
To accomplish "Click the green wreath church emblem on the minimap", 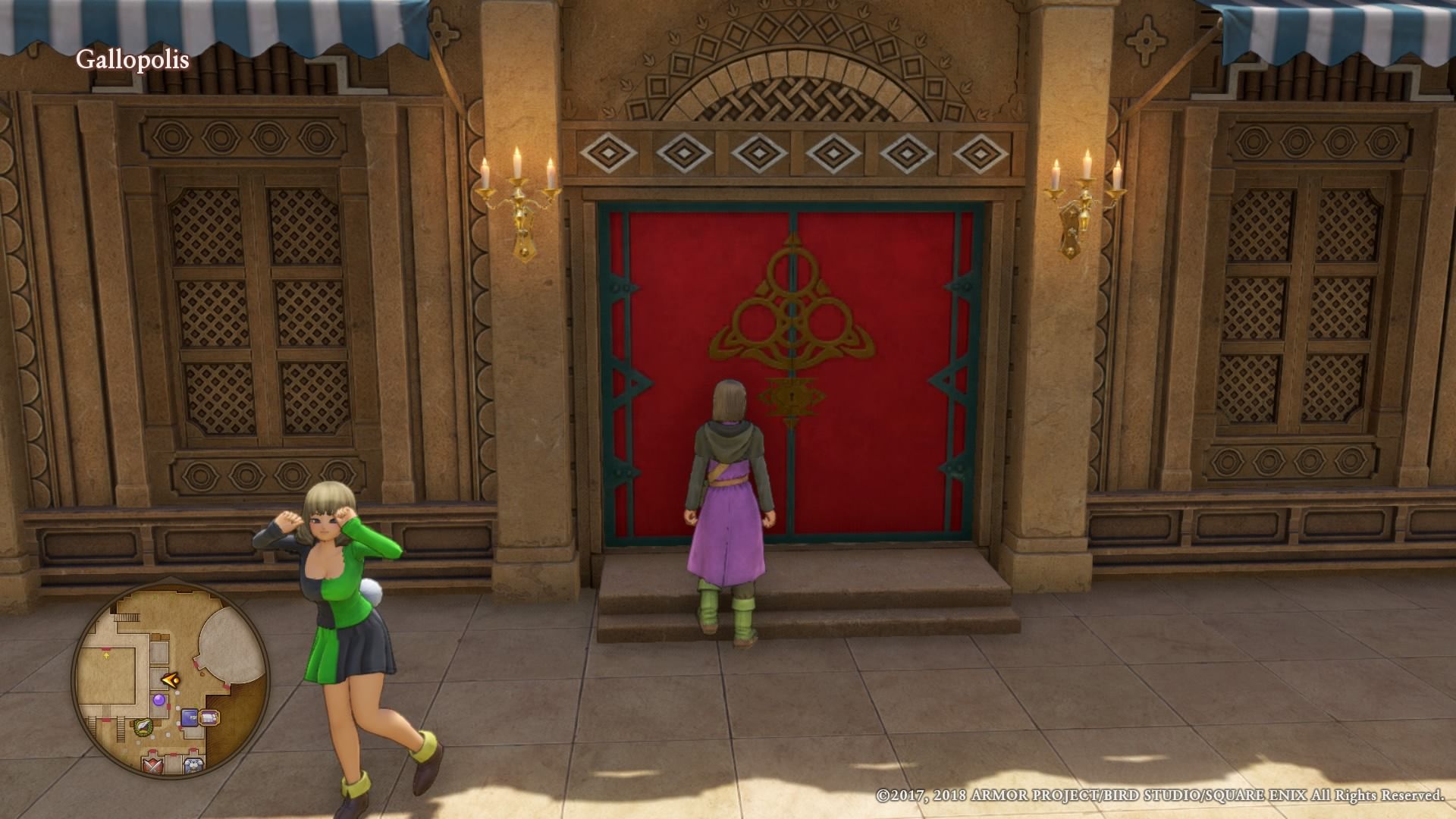I will point(143,728).
